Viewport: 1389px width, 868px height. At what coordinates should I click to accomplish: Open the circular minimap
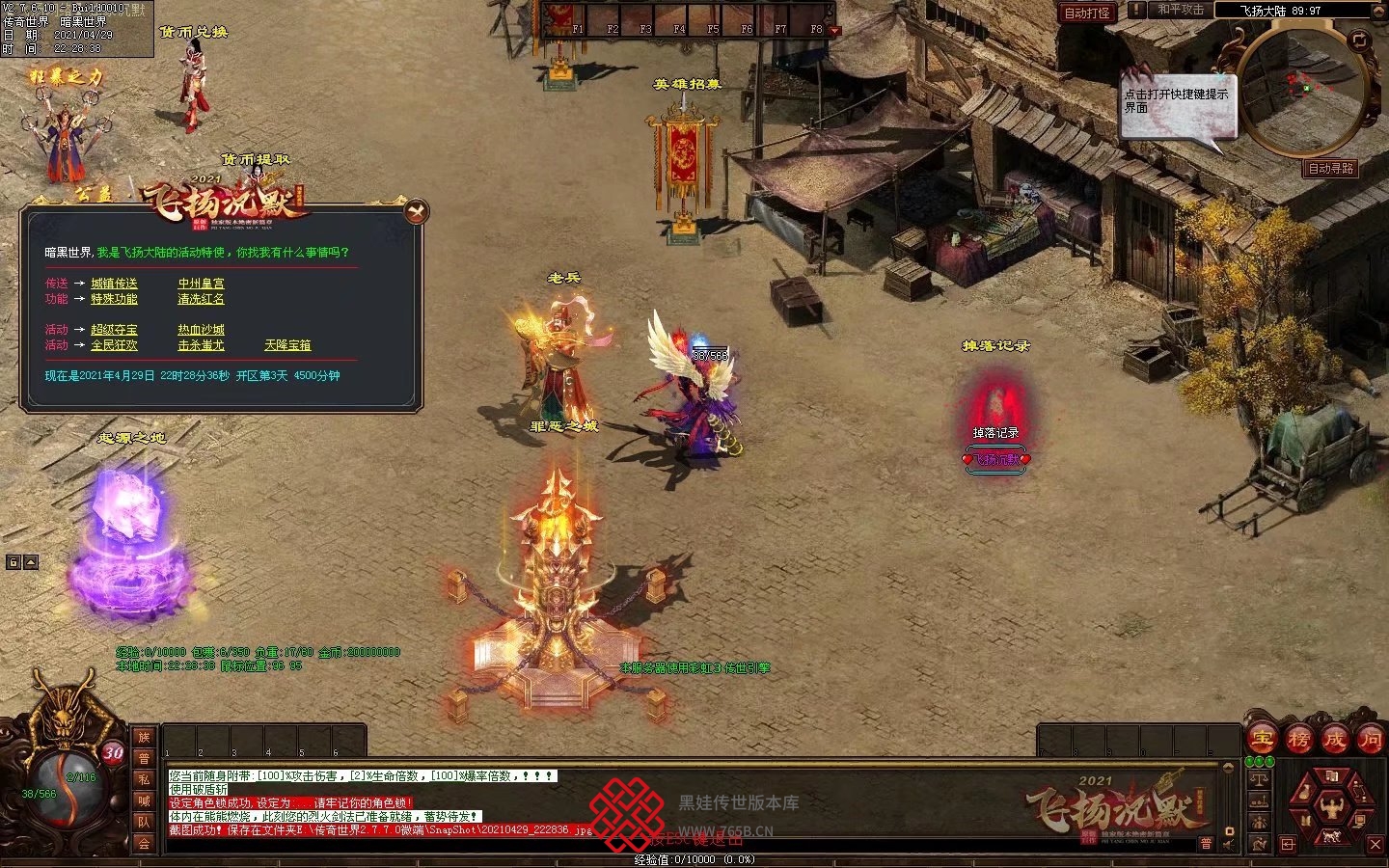tap(1300, 92)
